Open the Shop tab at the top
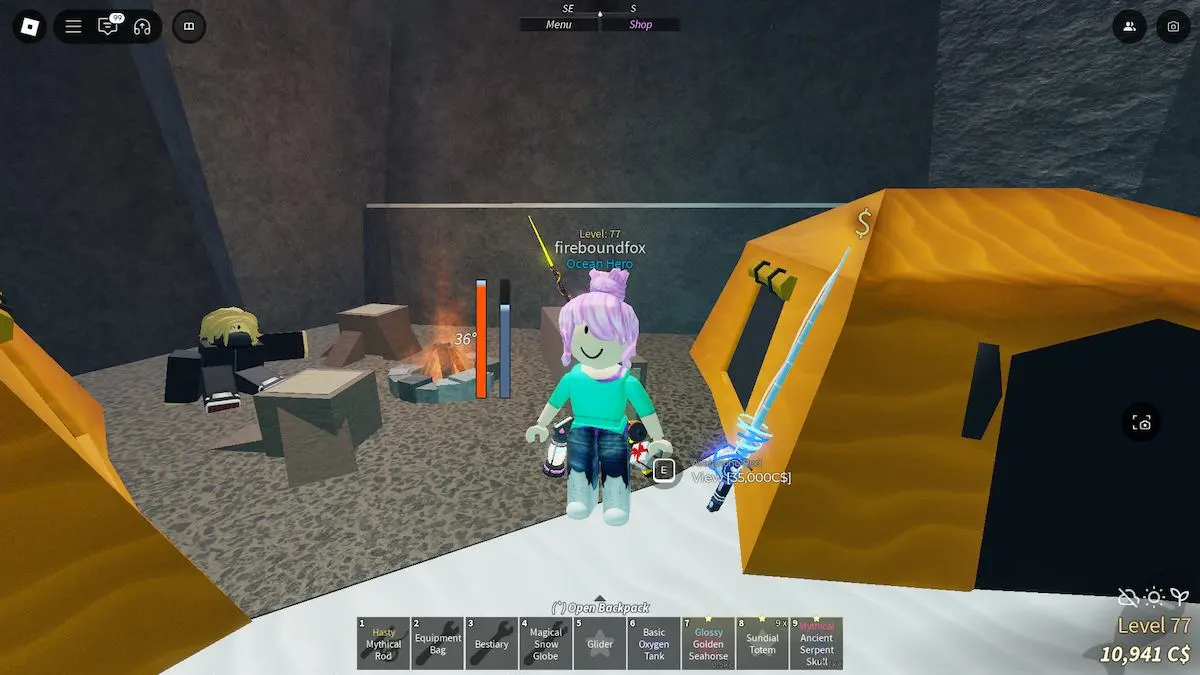Screen dimensions: 1200x675 640,25
